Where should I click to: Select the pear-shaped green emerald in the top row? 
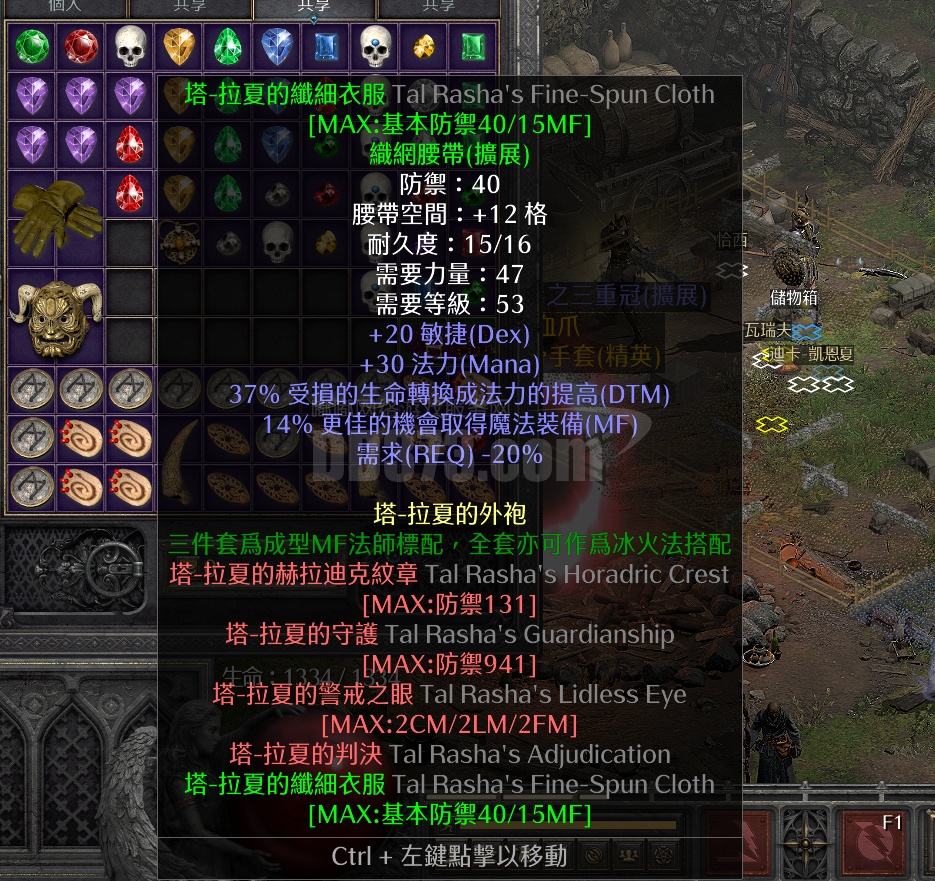tap(228, 47)
